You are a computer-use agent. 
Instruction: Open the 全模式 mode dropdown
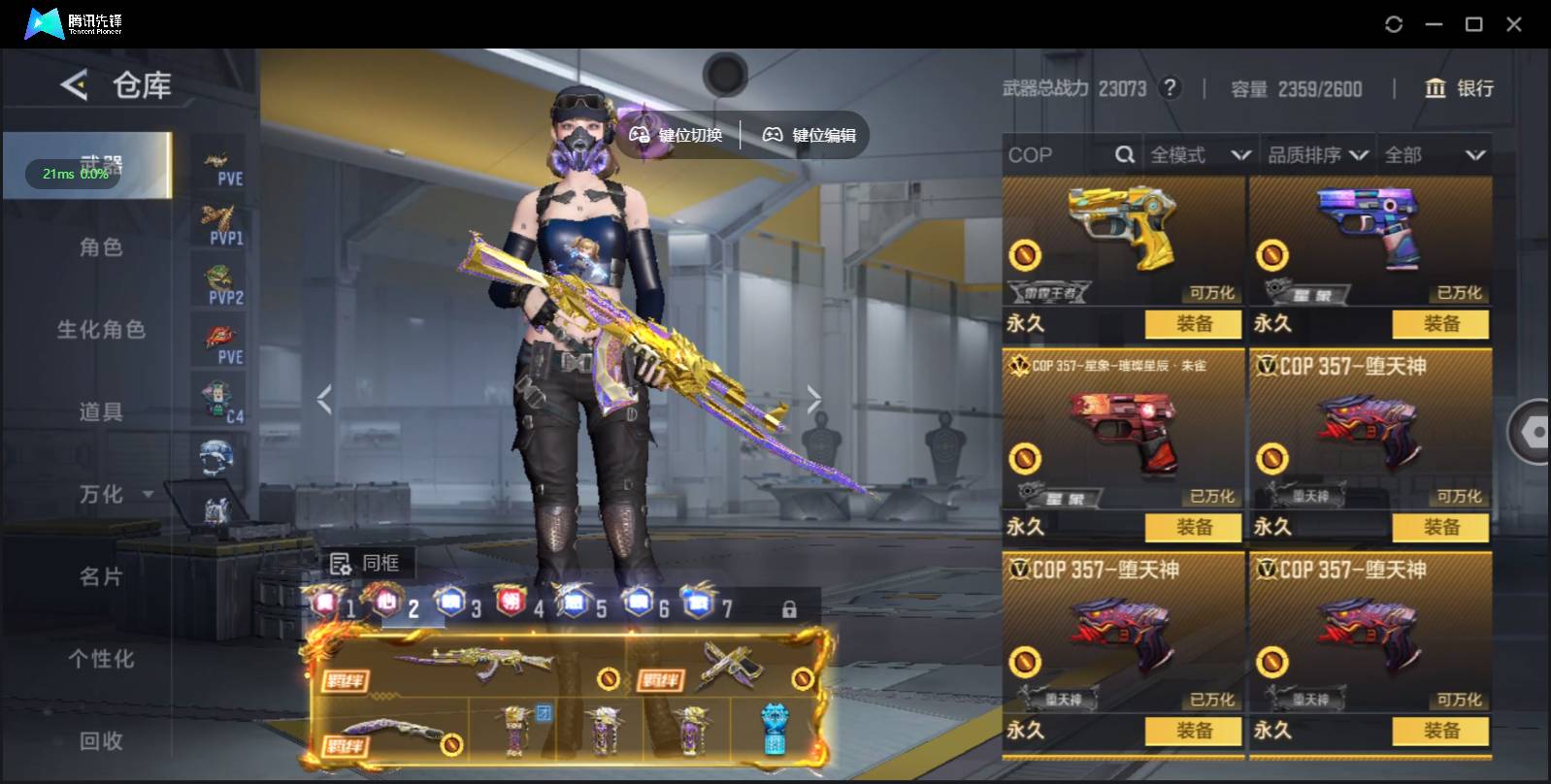click(1200, 155)
